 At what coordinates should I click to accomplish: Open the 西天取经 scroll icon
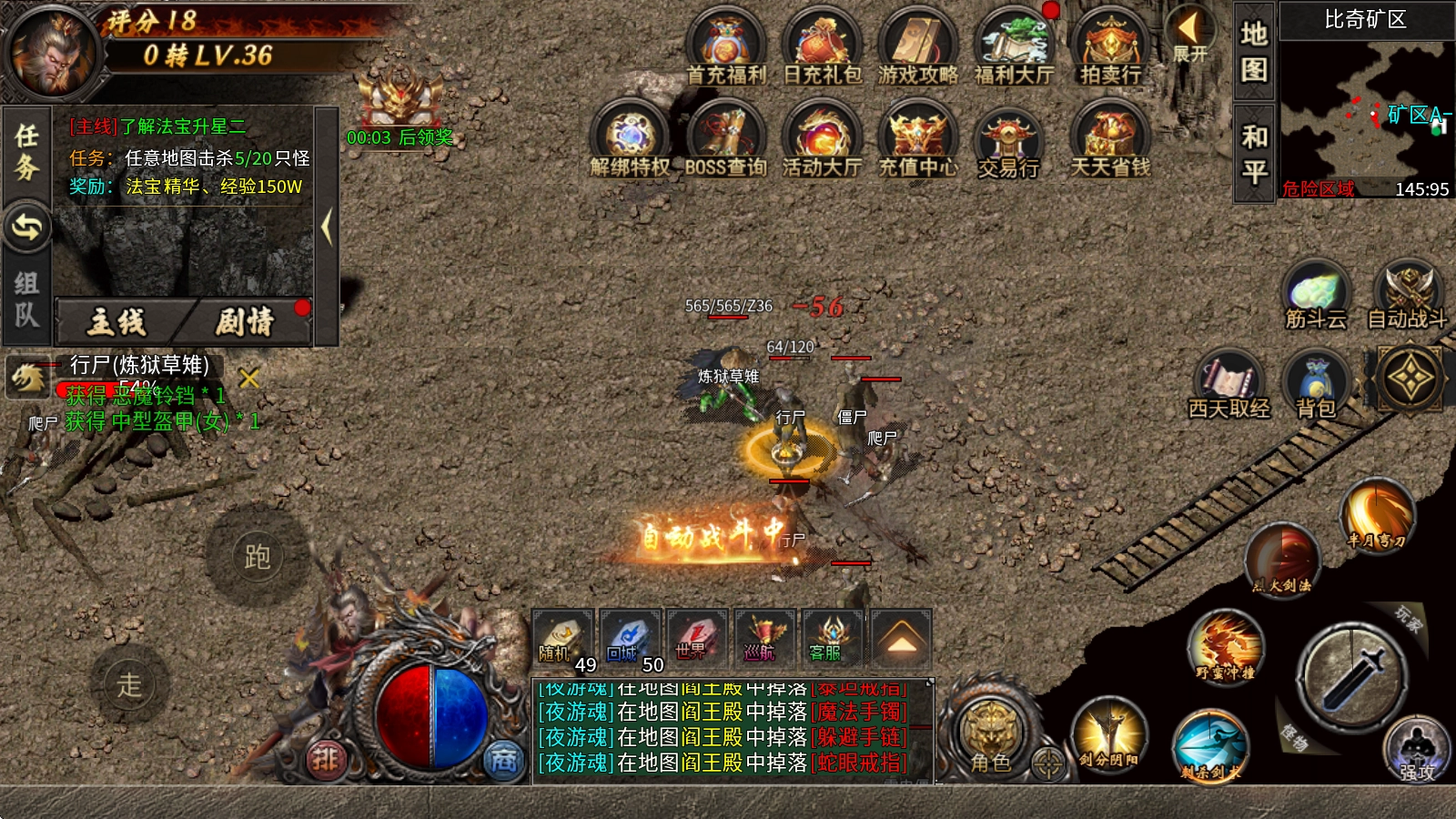1228,384
